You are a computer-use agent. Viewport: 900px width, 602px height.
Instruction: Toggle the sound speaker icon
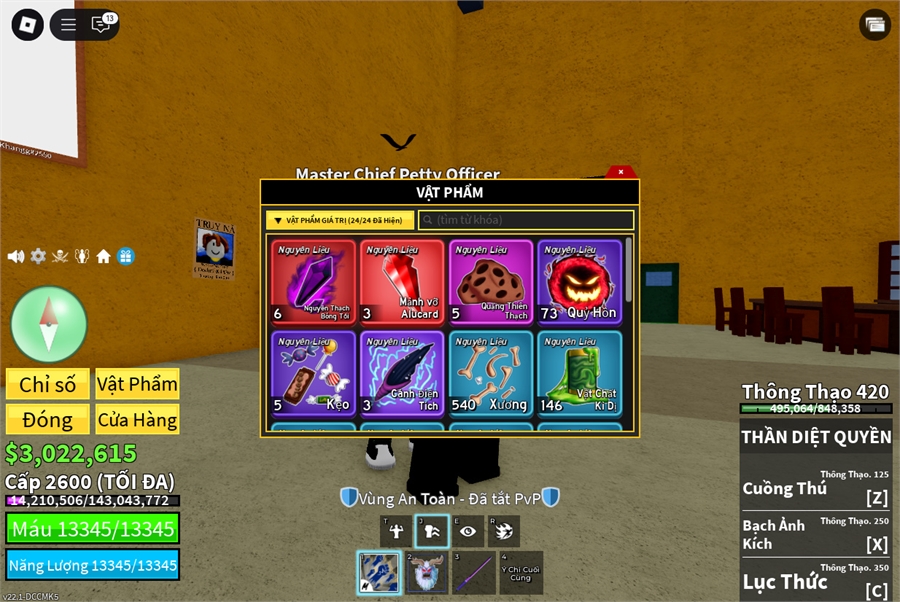tap(16, 256)
